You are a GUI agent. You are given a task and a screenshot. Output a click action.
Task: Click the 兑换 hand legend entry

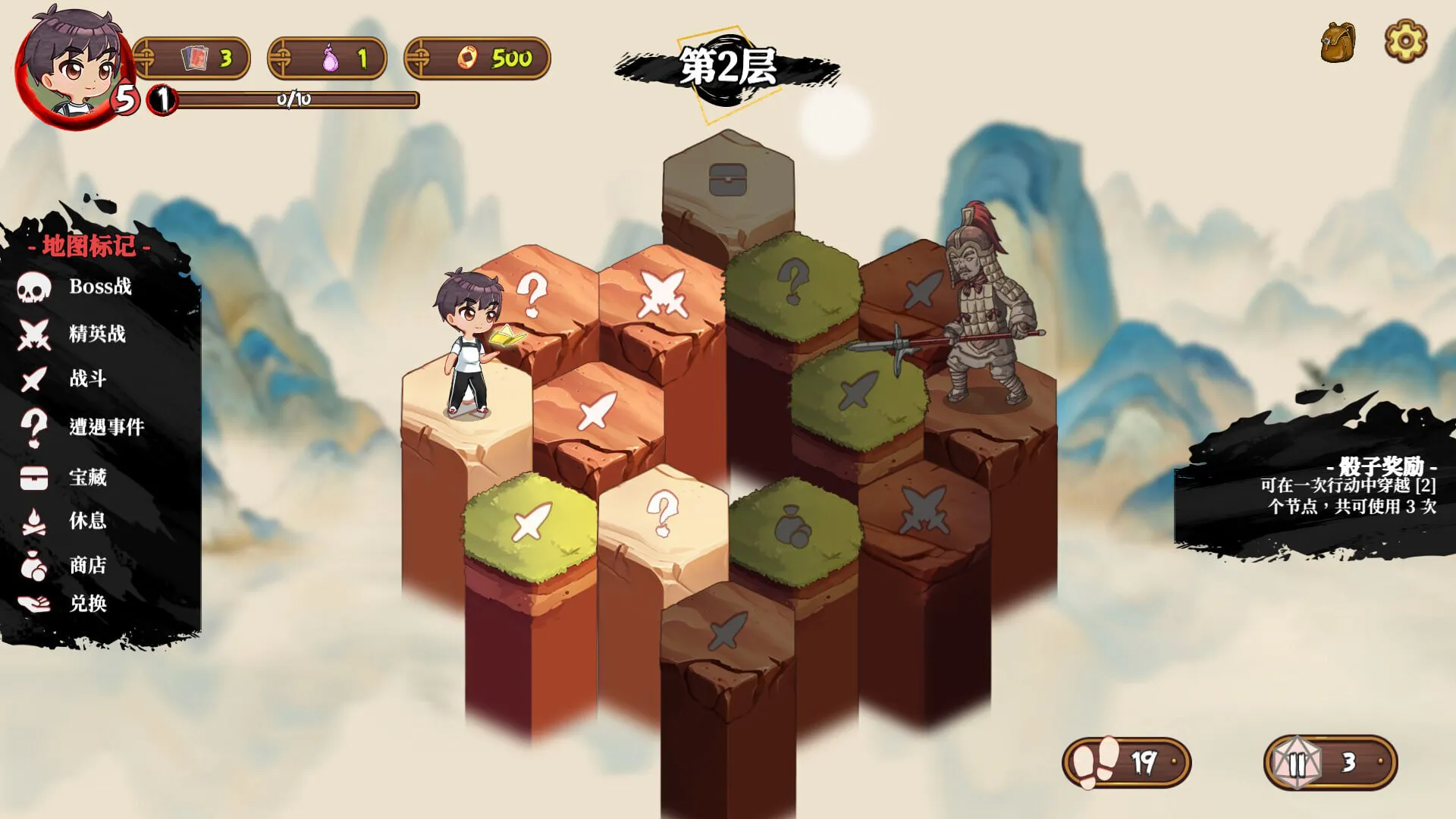tap(65, 604)
